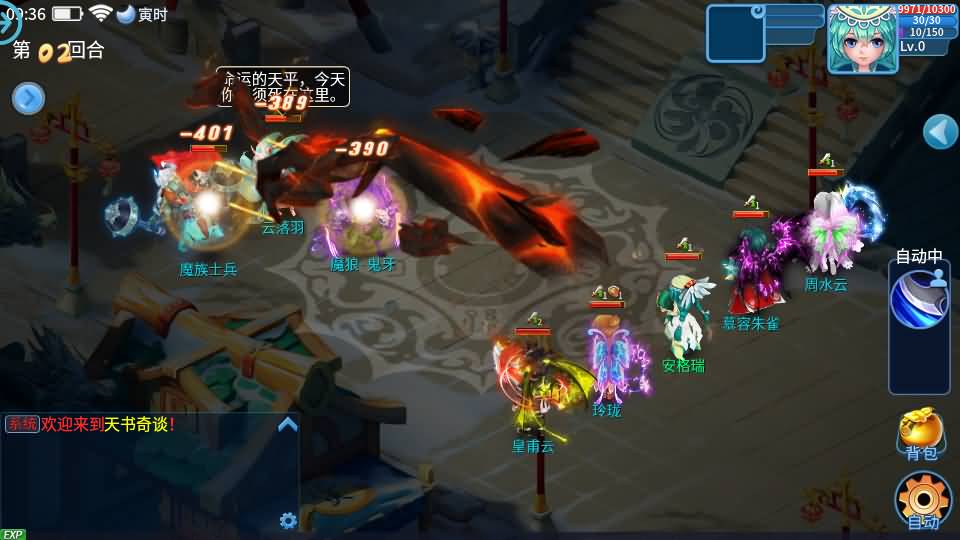Viewport: 960px width, 540px height.
Task: Open chat settings gear
Action: click(288, 520)
